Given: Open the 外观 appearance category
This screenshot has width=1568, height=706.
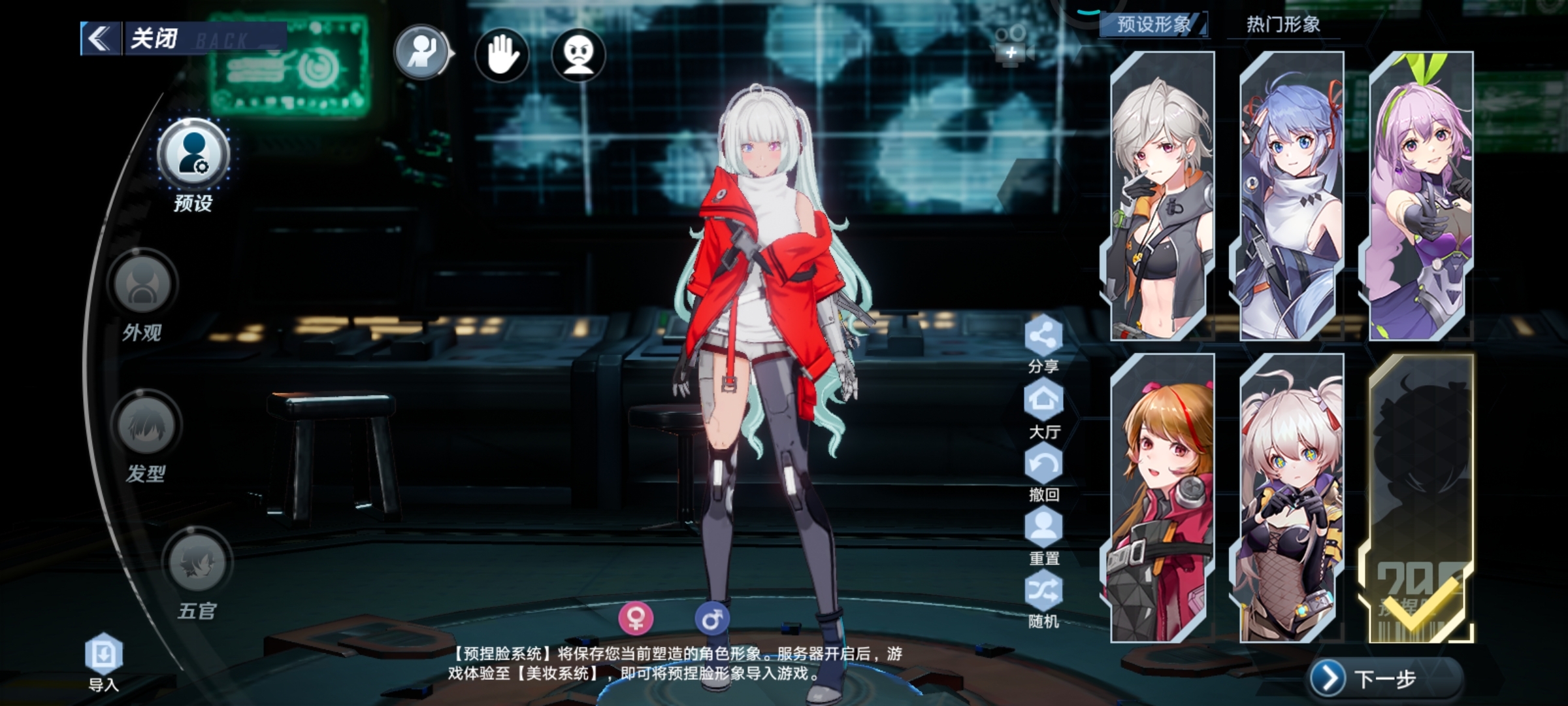Looking at the screenshot, I should point(142,286).
